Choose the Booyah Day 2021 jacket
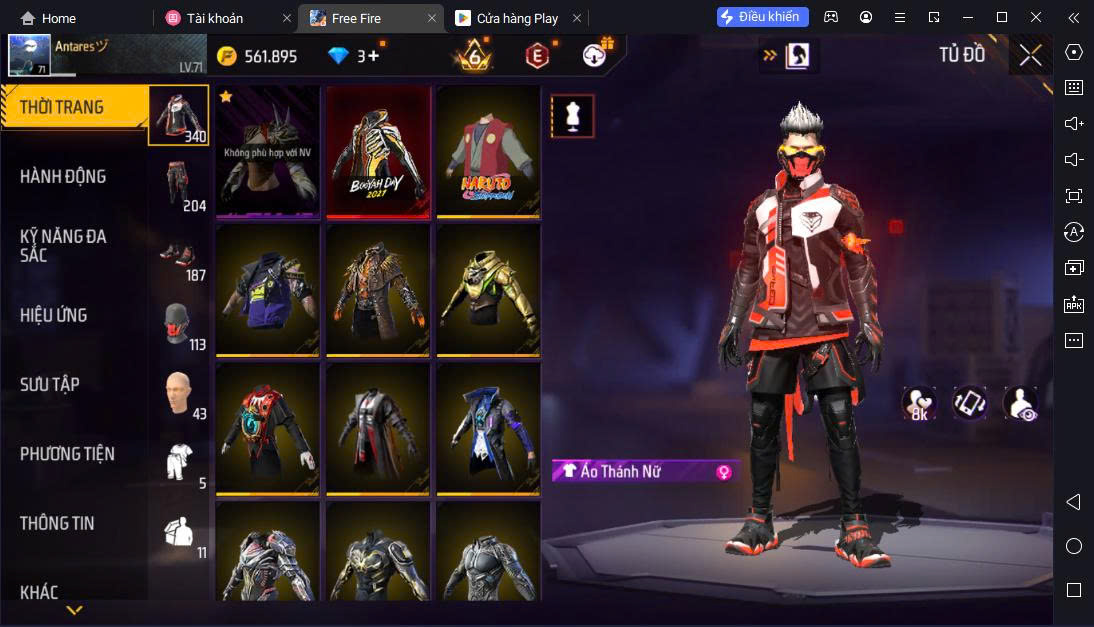This screenshot has height=627, width=1094. 378,151
